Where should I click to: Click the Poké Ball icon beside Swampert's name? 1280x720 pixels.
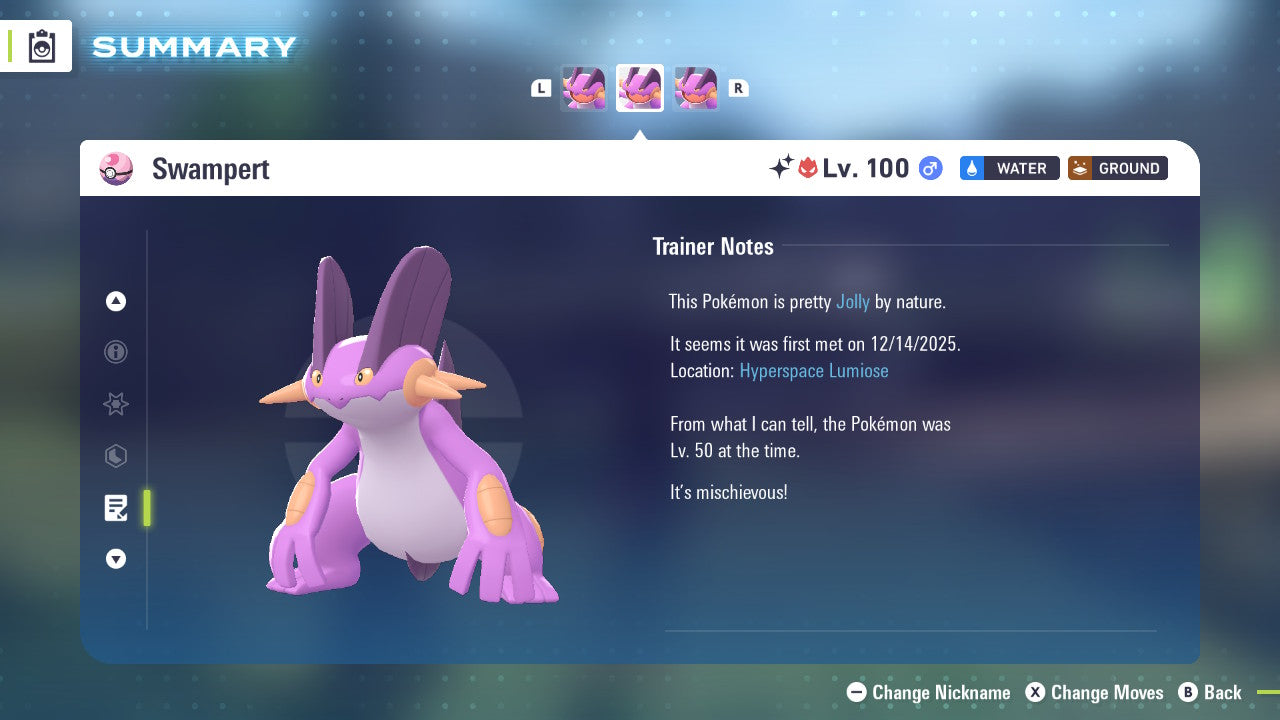pos(116,169)
